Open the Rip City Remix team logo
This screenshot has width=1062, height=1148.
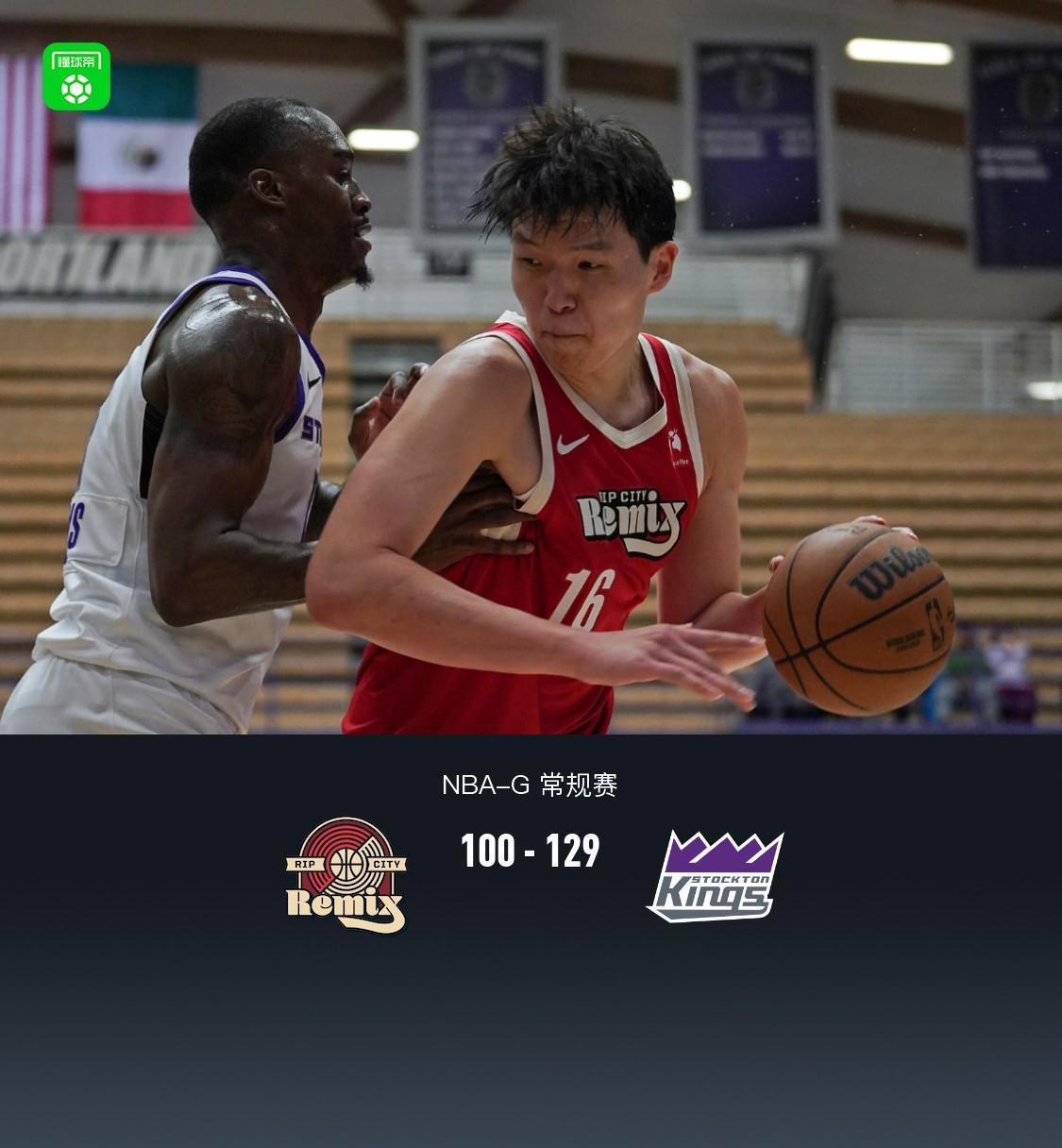click(x=346, y=875)
